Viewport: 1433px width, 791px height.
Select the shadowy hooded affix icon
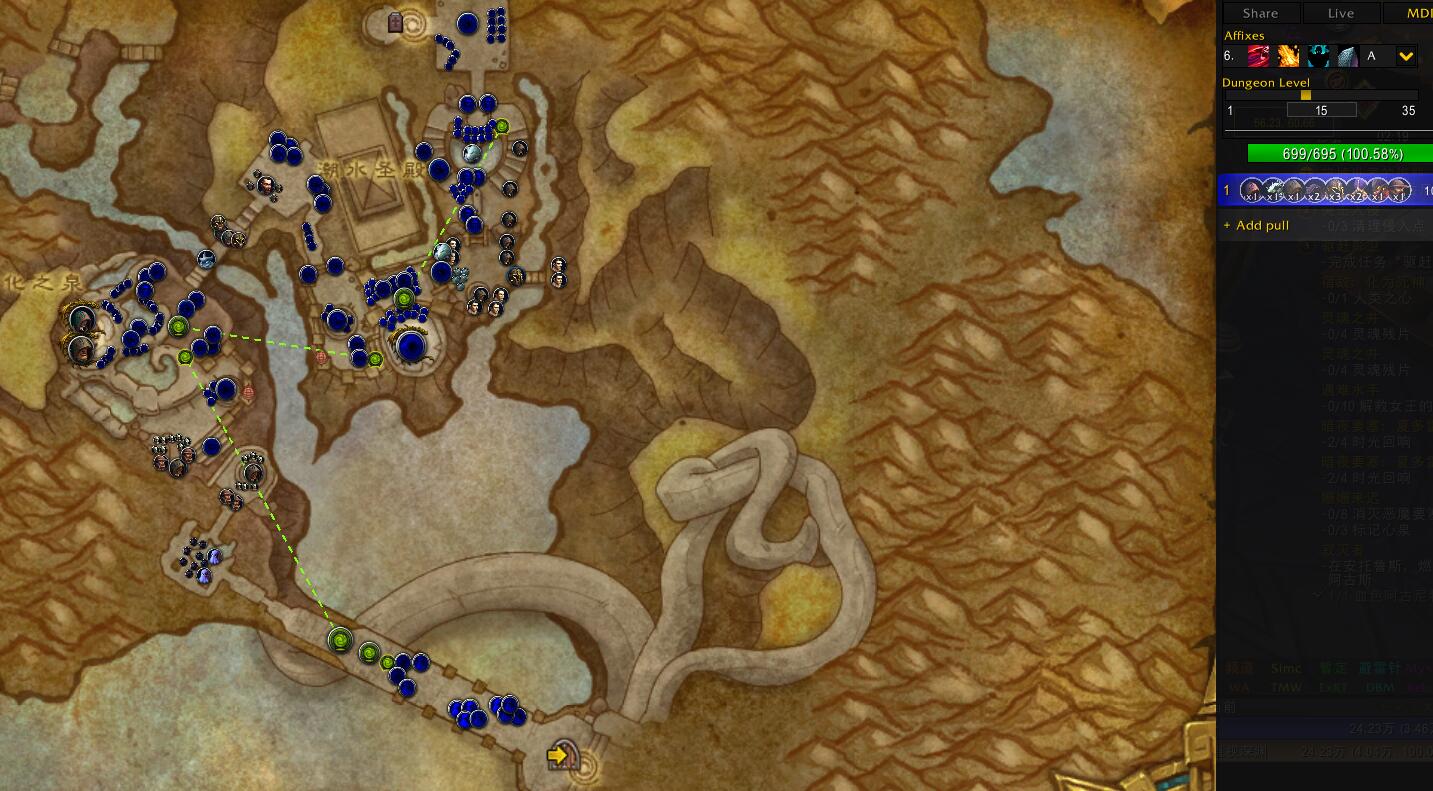pos(1317,55)
